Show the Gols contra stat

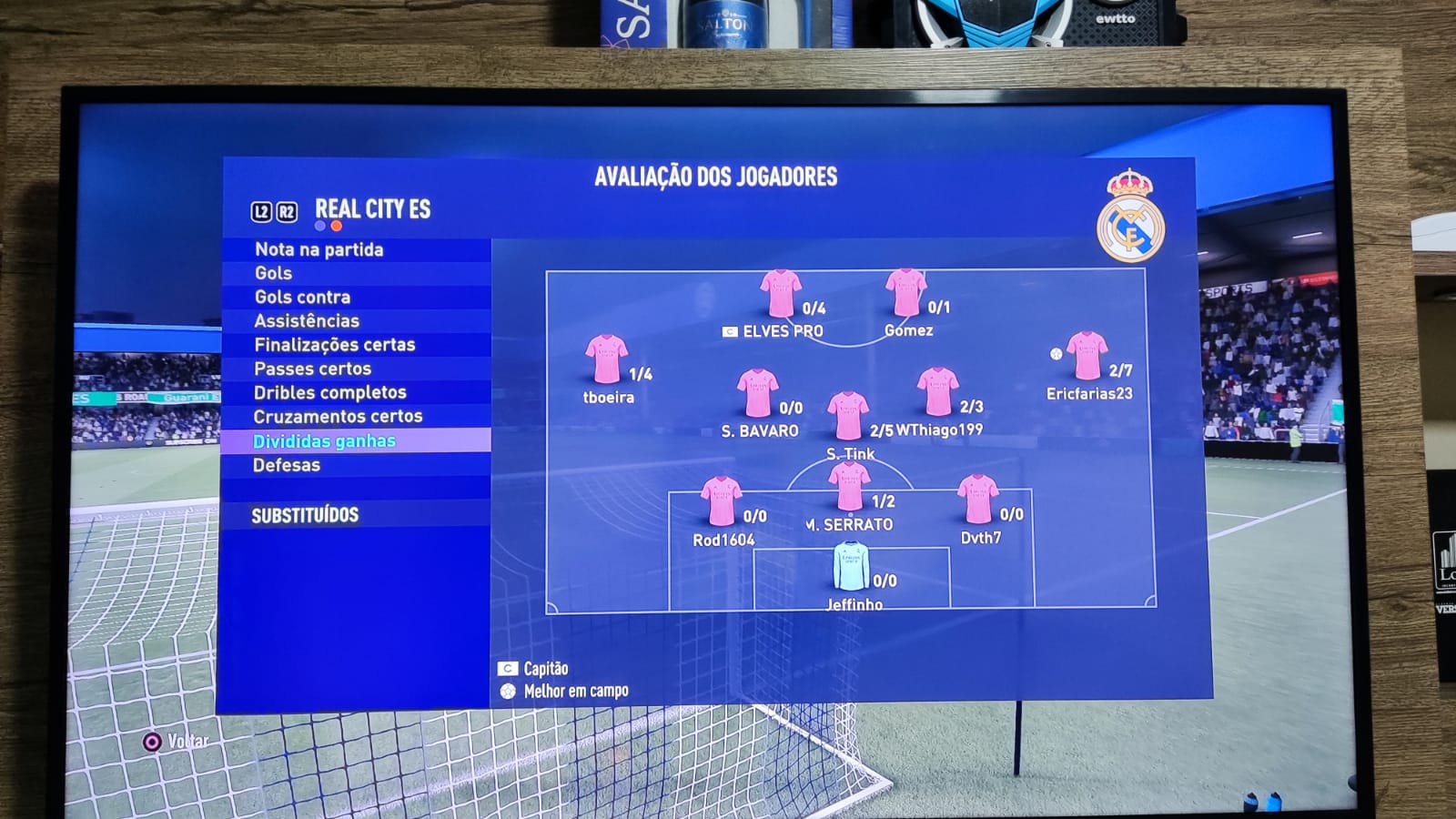302,297
